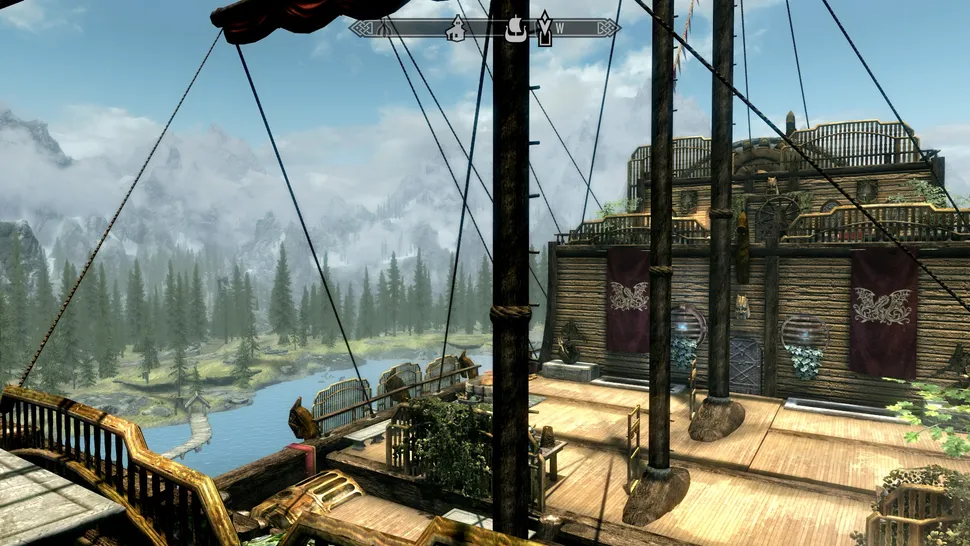Viewport: 970px width, 546px height.
Task: Click the house marker on the compass
Action: point(456,28)
